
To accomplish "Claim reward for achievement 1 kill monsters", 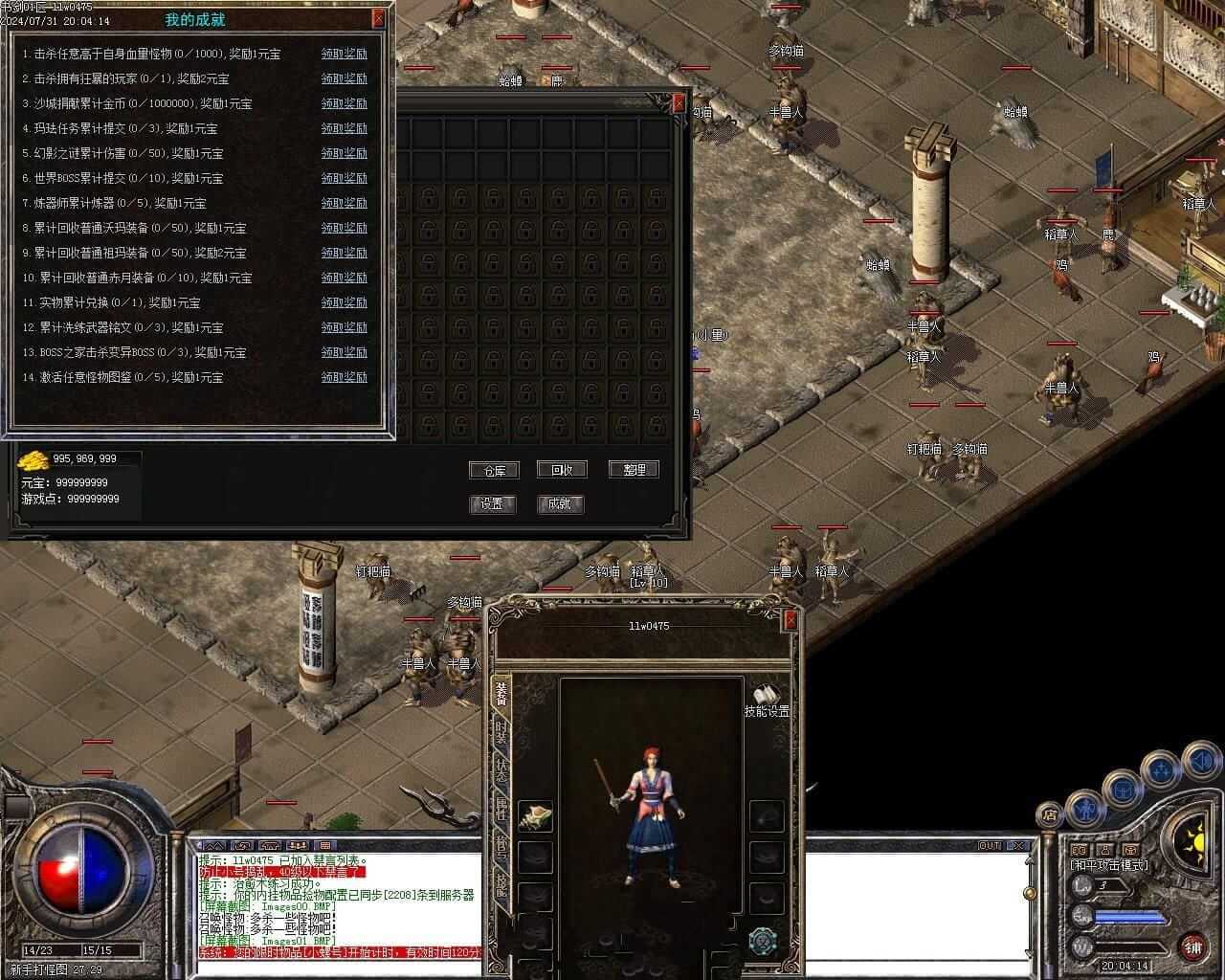I will 344,54.
